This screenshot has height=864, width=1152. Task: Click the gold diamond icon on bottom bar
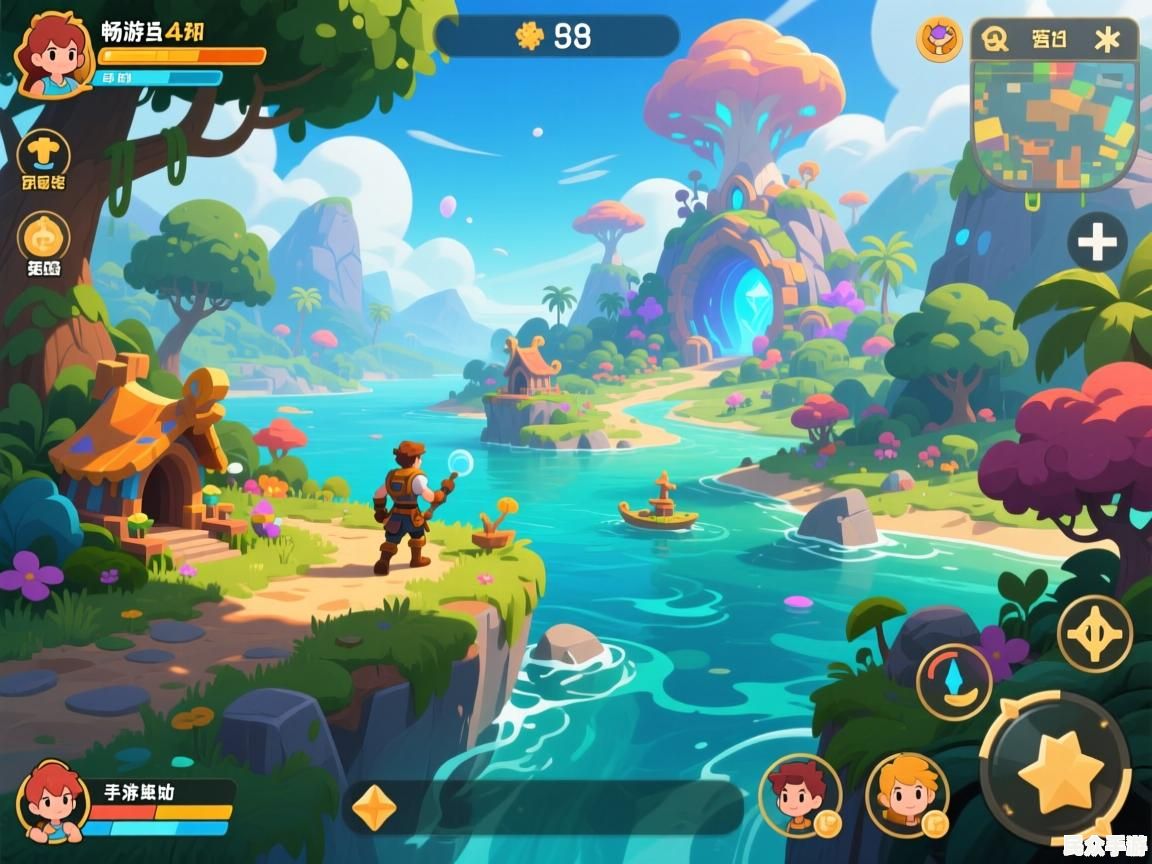point(375,807)
